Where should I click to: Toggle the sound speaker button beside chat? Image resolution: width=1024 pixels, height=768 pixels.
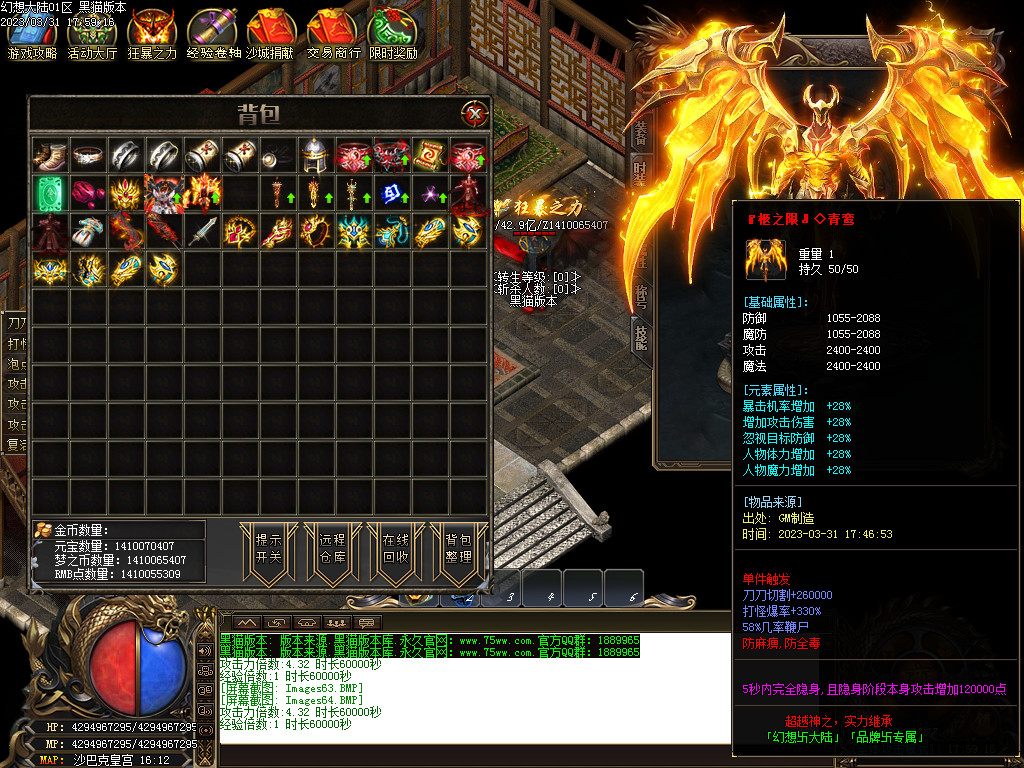point(205,651)
